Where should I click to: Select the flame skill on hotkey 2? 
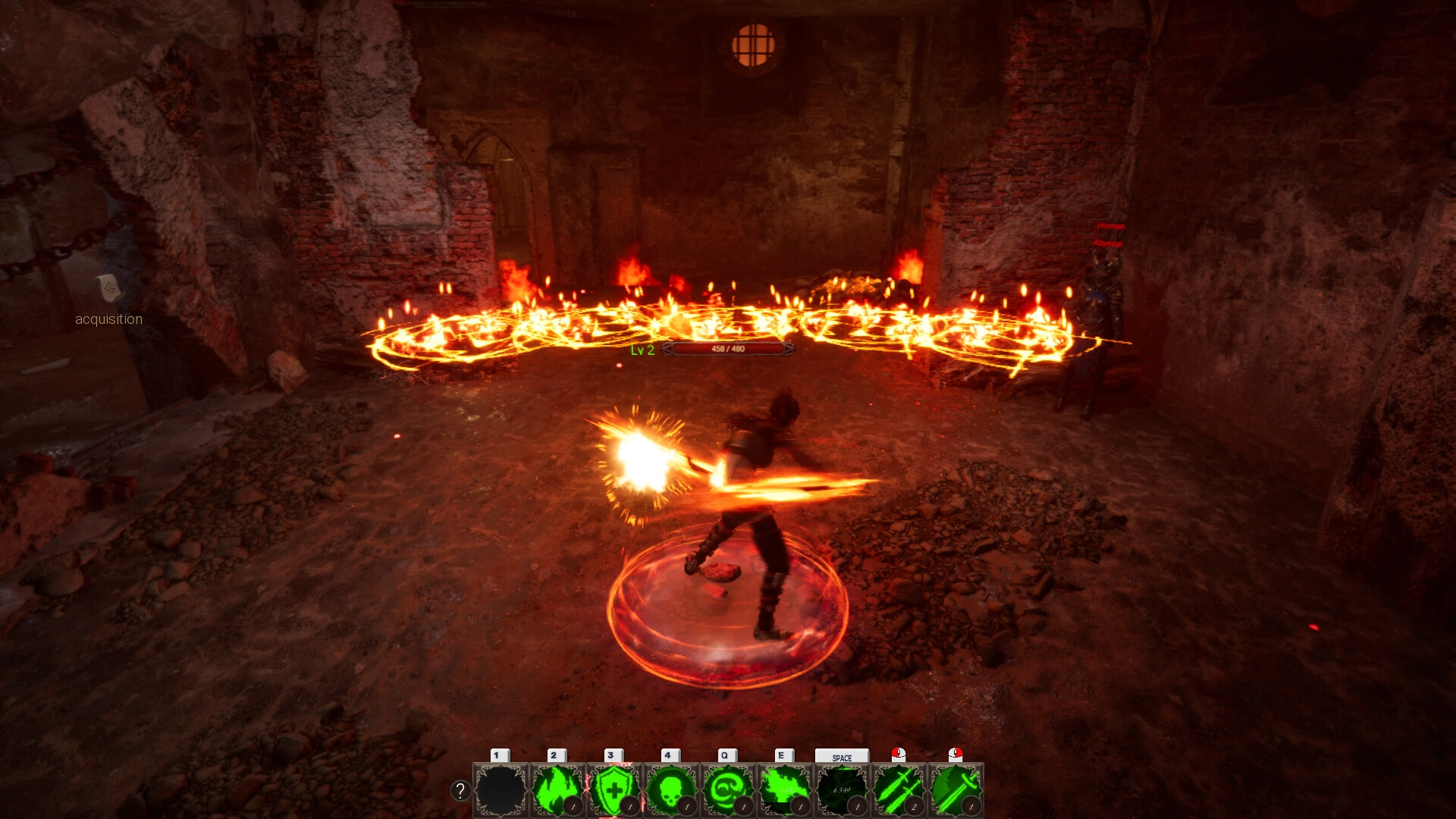[x=555, y=789]
